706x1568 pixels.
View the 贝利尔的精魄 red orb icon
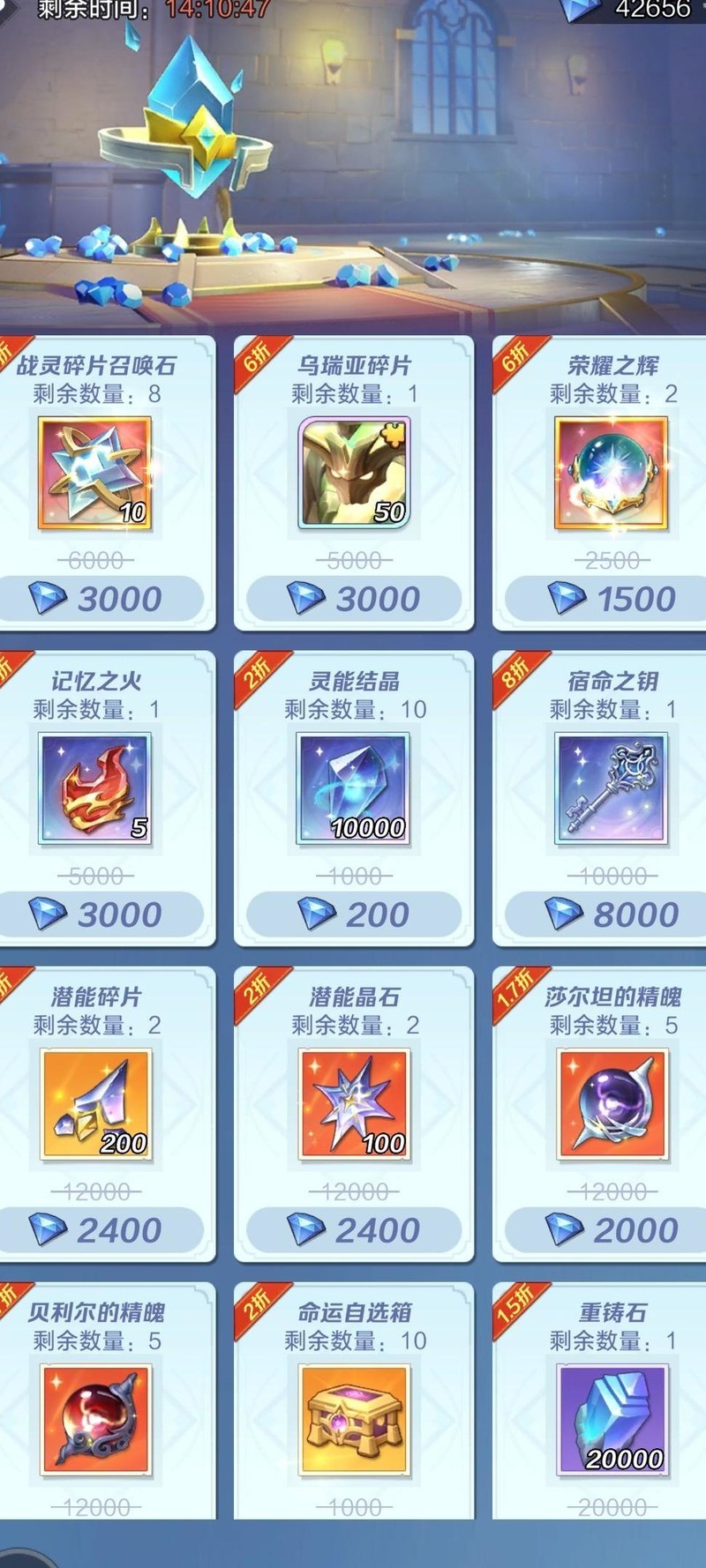click(95, 1420)
